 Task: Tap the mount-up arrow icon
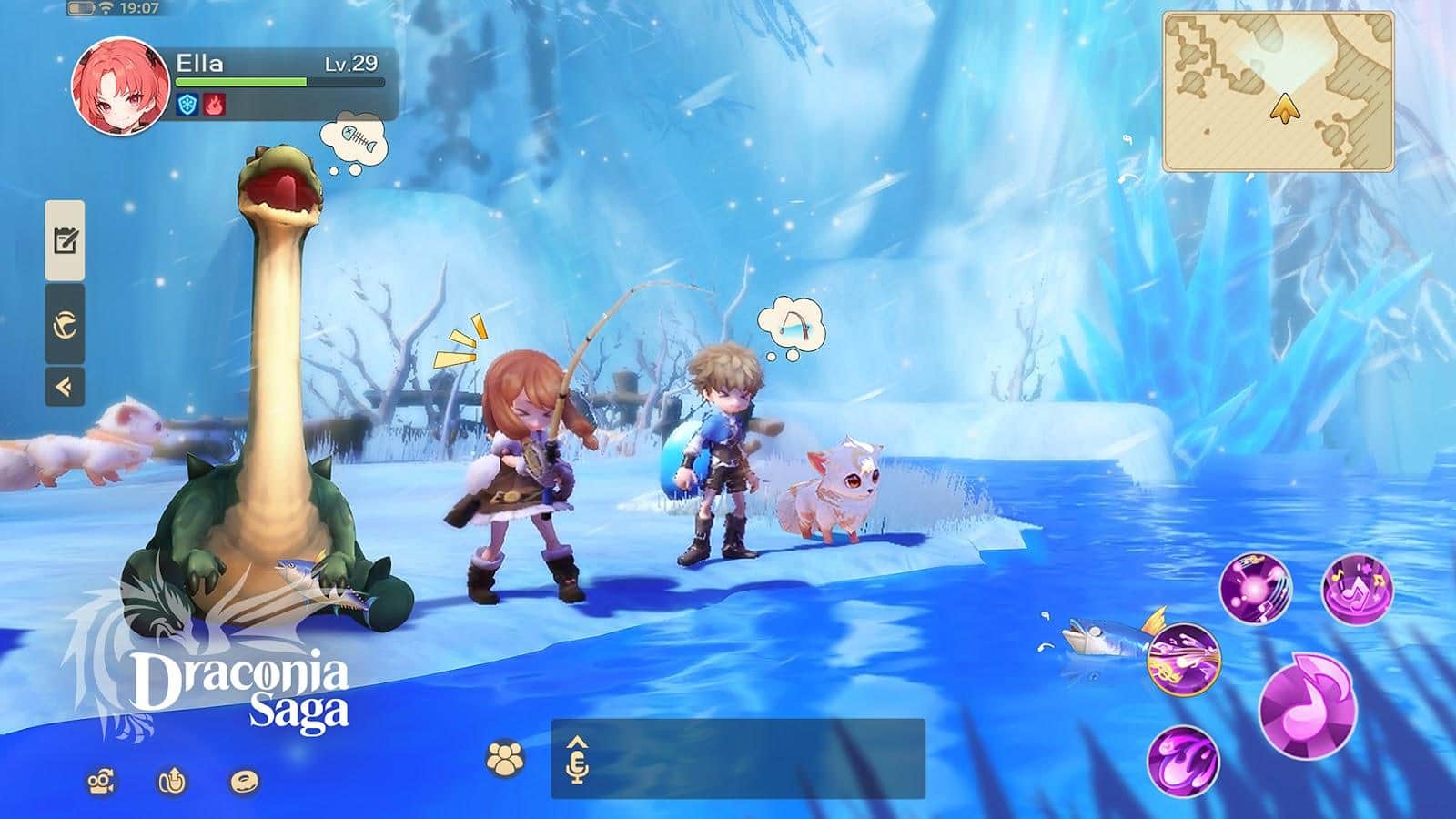click(x=172, y=781)
